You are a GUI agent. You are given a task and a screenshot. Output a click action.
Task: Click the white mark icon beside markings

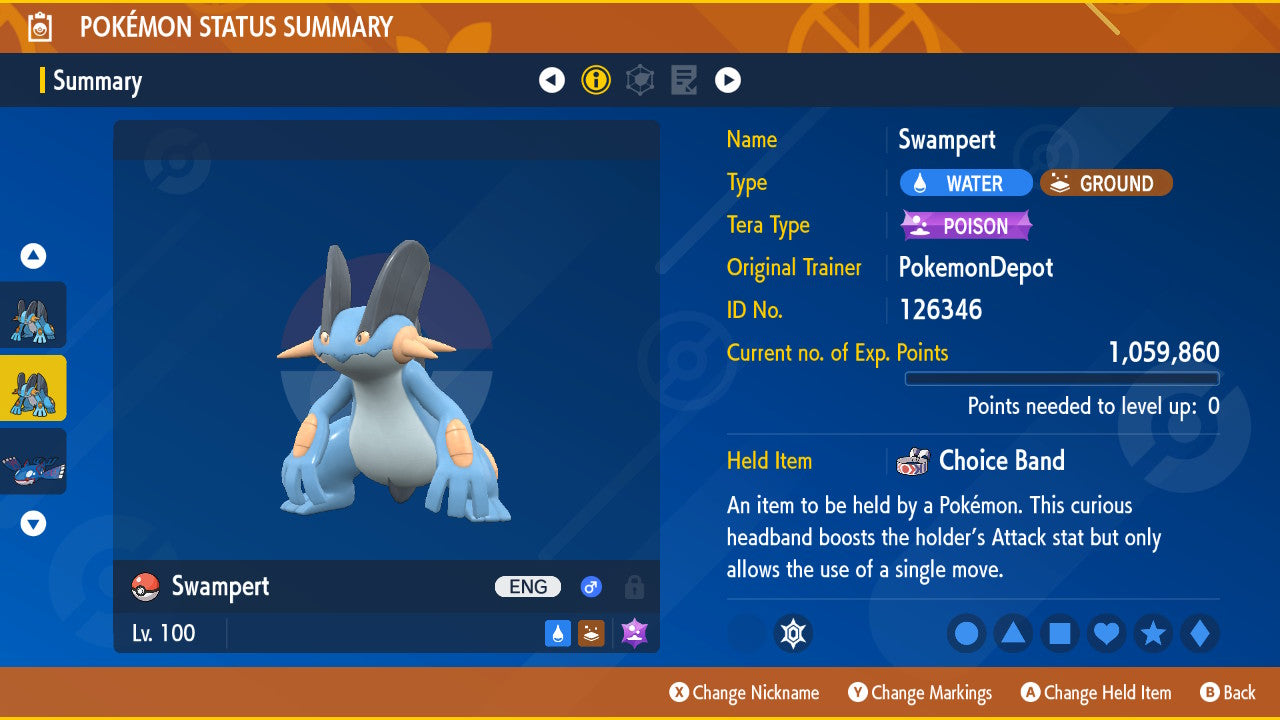tap(793, 633)
